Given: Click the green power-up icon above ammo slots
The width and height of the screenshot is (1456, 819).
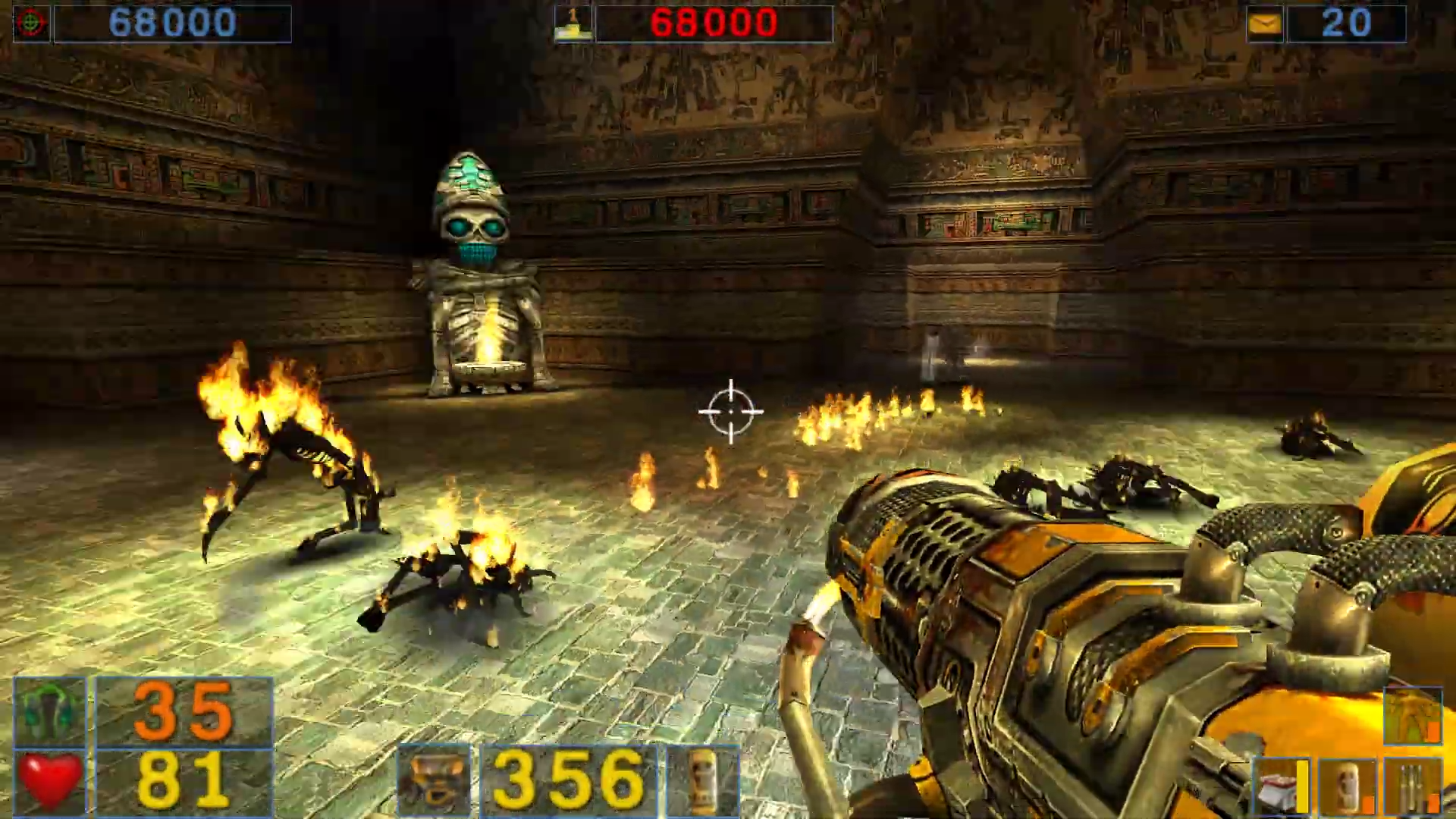Looking at the screenshot, I should click(x=1412, y=717).
